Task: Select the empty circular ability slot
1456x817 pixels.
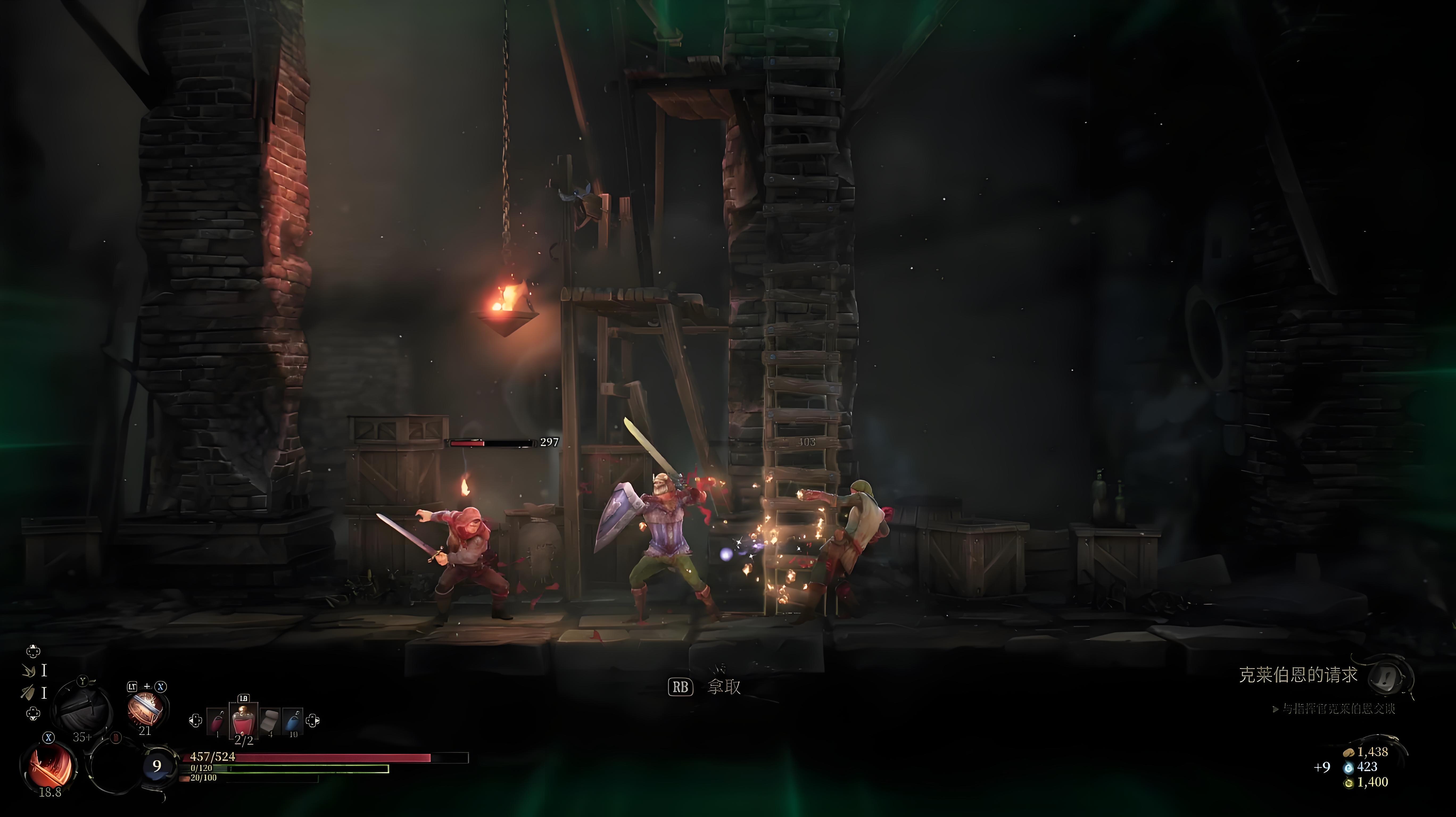Action: [x=114, y=766]
